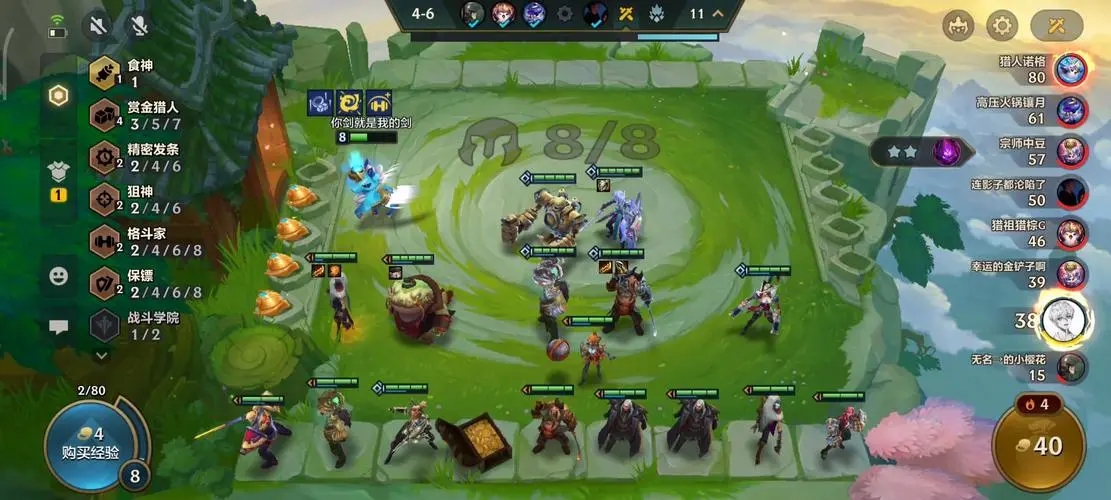The image size is (1111, 500).
Task: View player 宗师中豆's board
Action: (x=1071, y=151)
